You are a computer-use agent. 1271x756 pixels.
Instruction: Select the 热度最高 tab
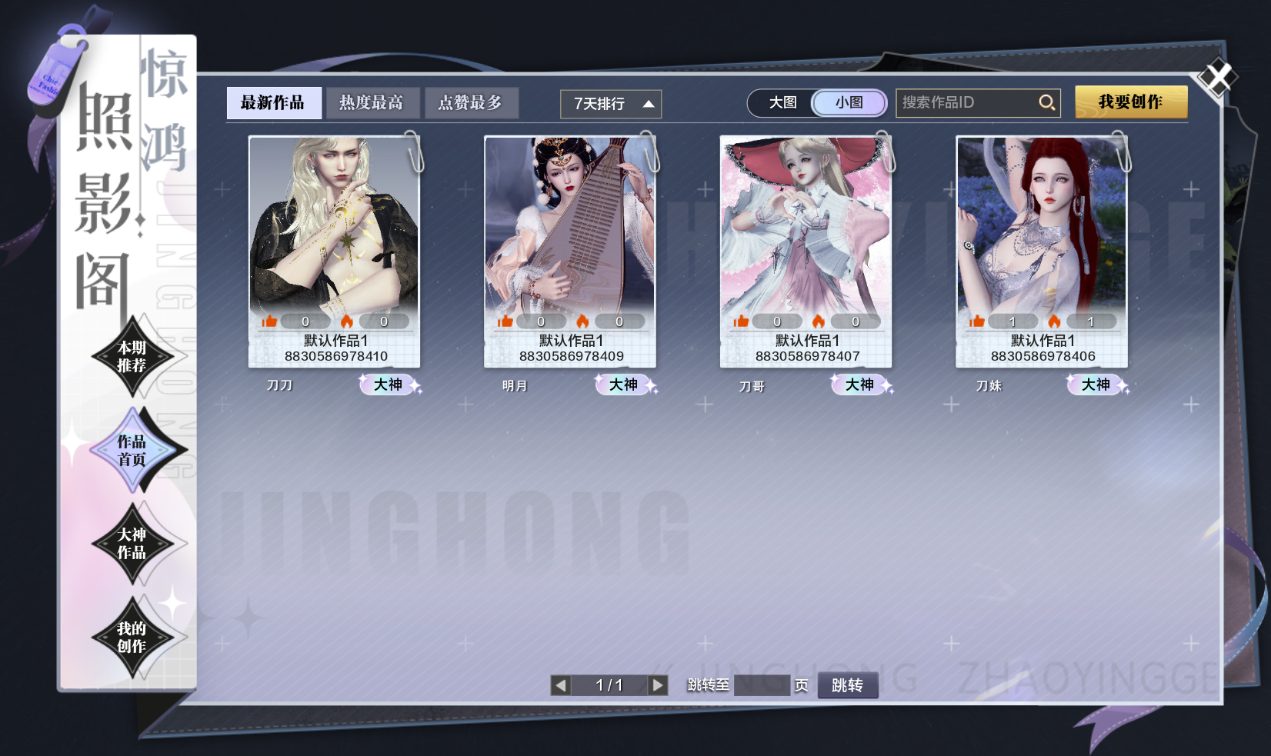371,103
